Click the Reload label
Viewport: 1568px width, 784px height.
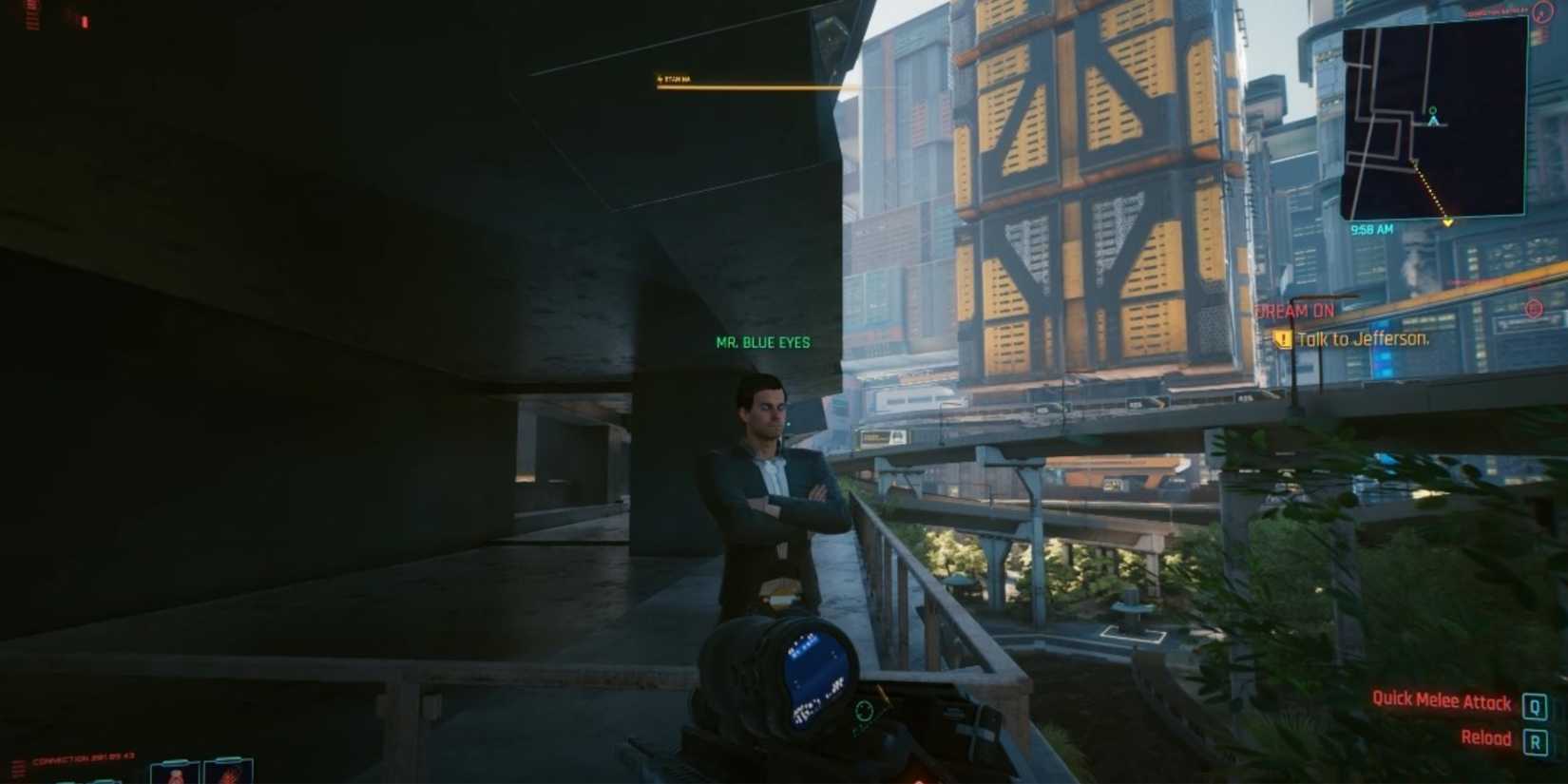(1487, 738)
